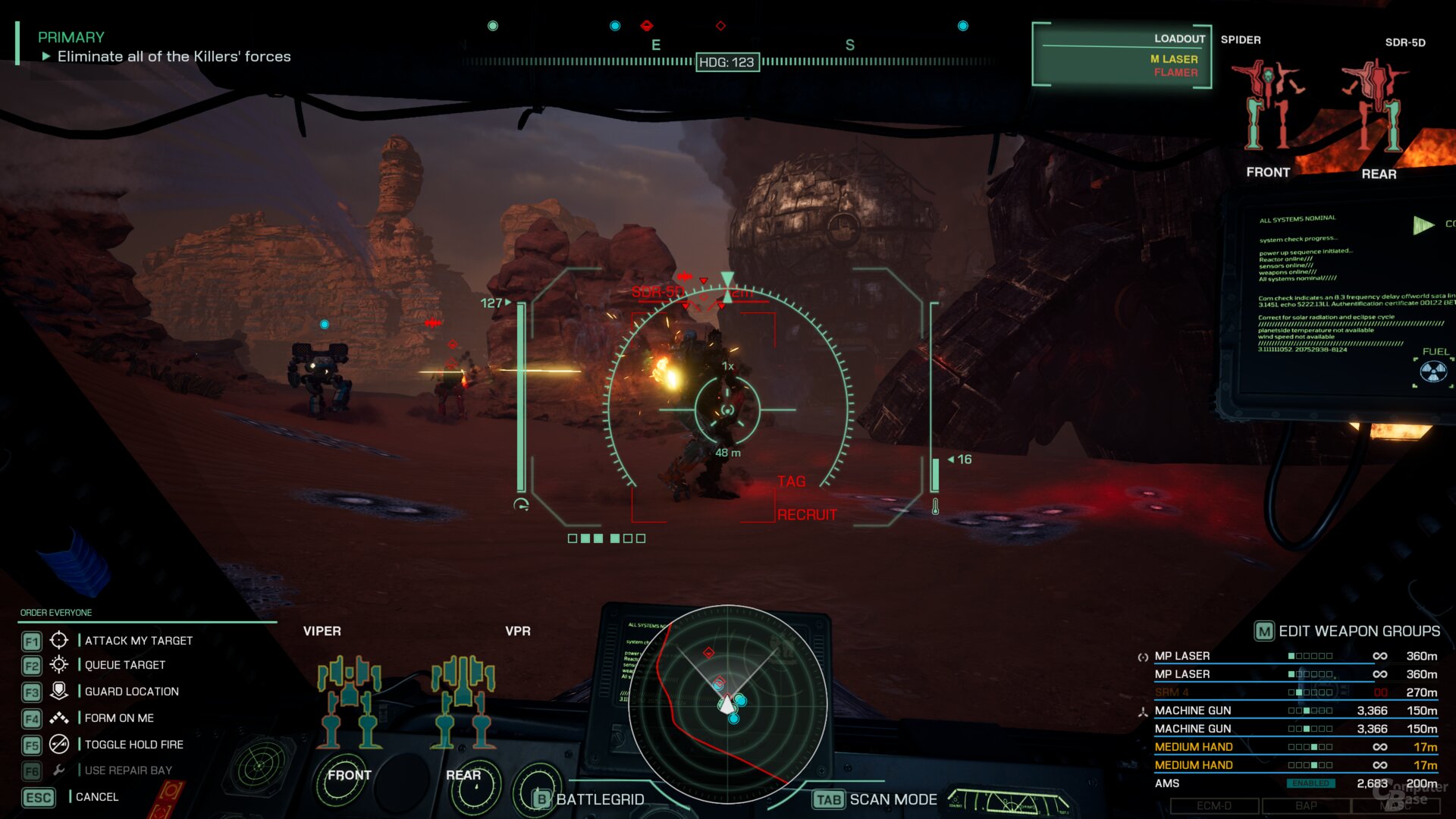The width and height of the screenshot is (1456, 819).
Task: Expand the Primary objective disclosure arrow
Action: tap(47, 55)
